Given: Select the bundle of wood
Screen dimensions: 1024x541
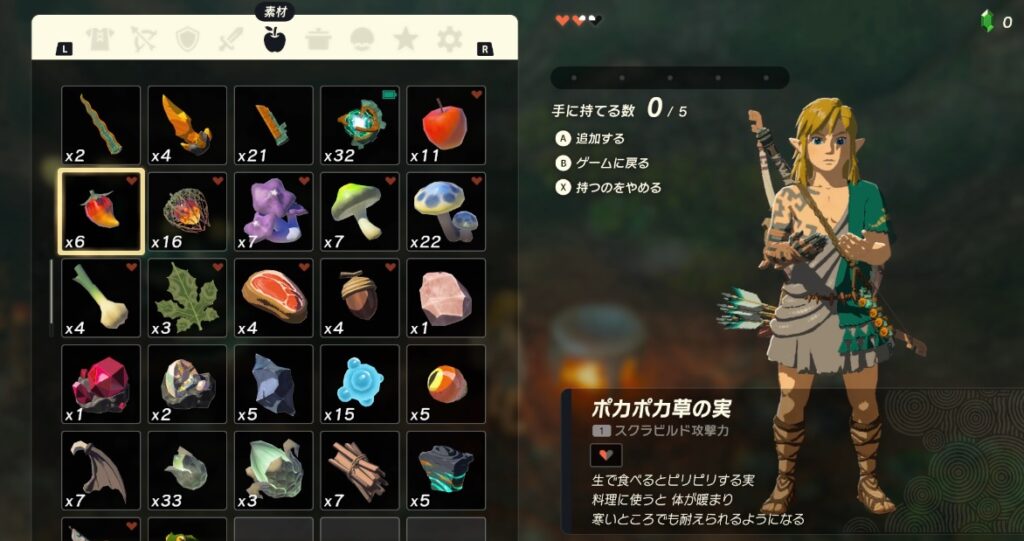Looking at the screenshot, I should click(360, 470).
